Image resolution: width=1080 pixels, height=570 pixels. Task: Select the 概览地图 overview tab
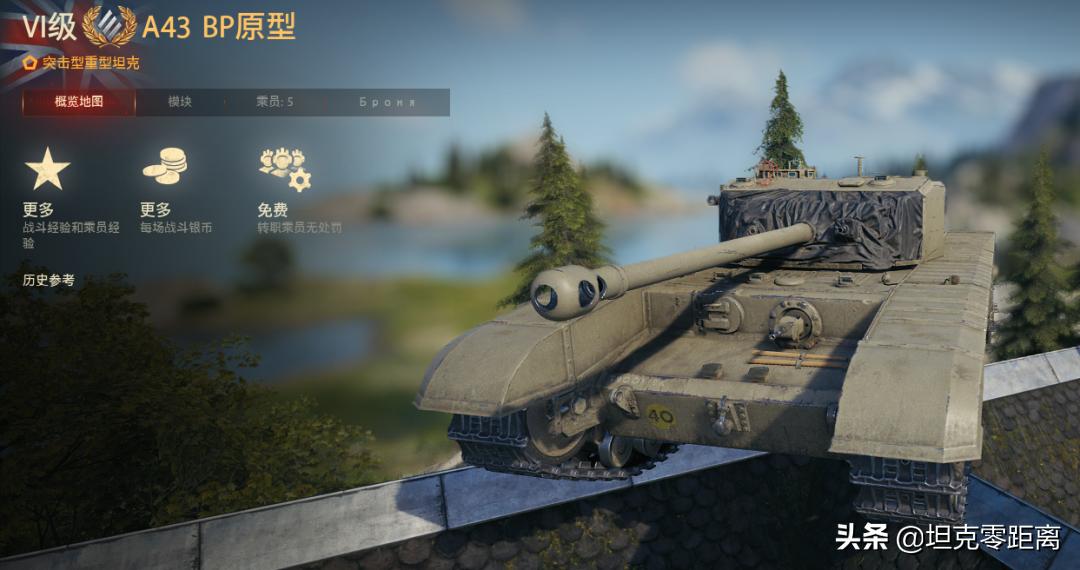[x=79, y=102]
